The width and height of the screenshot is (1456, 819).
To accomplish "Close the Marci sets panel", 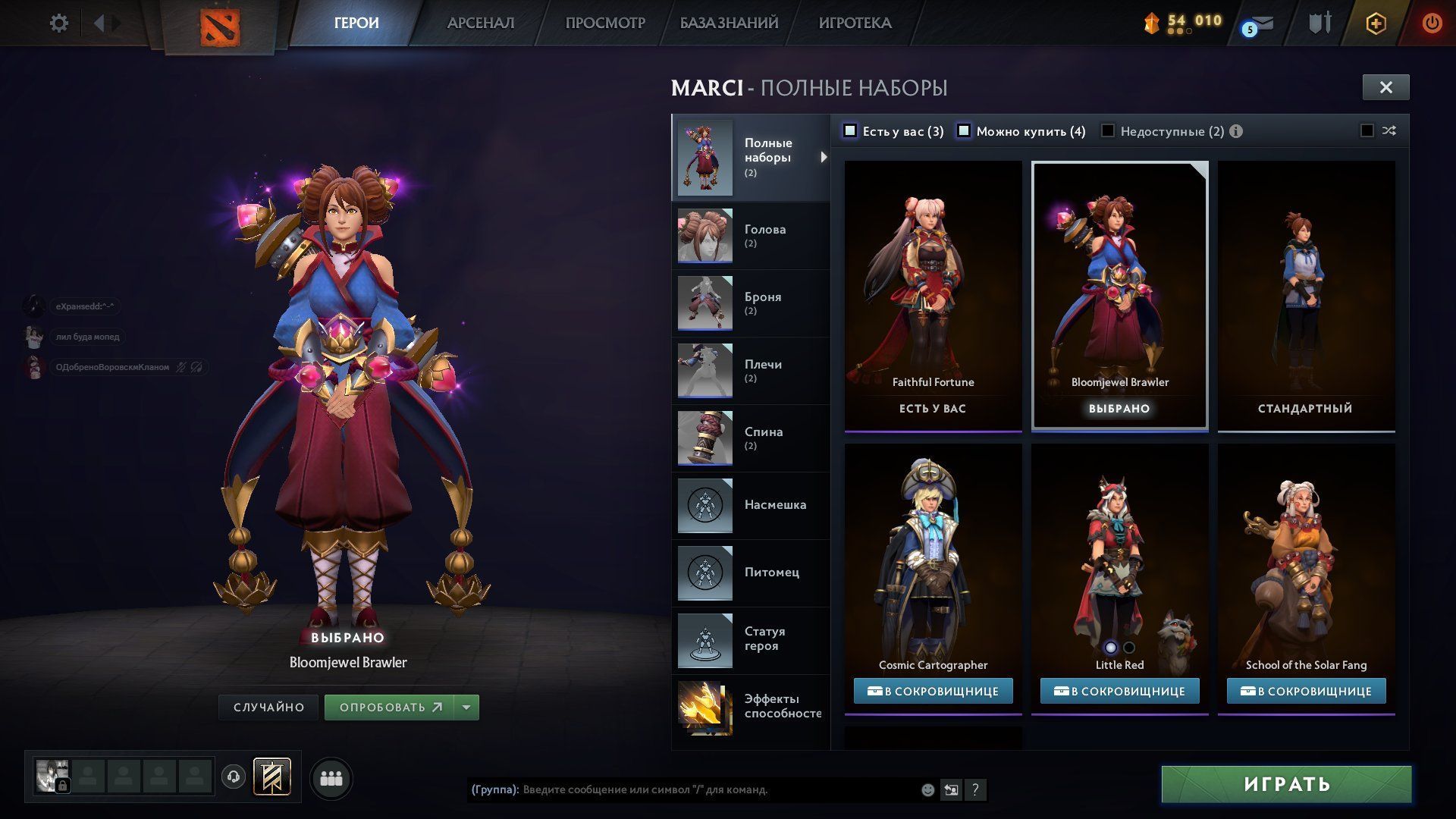I will [1385, 87].
